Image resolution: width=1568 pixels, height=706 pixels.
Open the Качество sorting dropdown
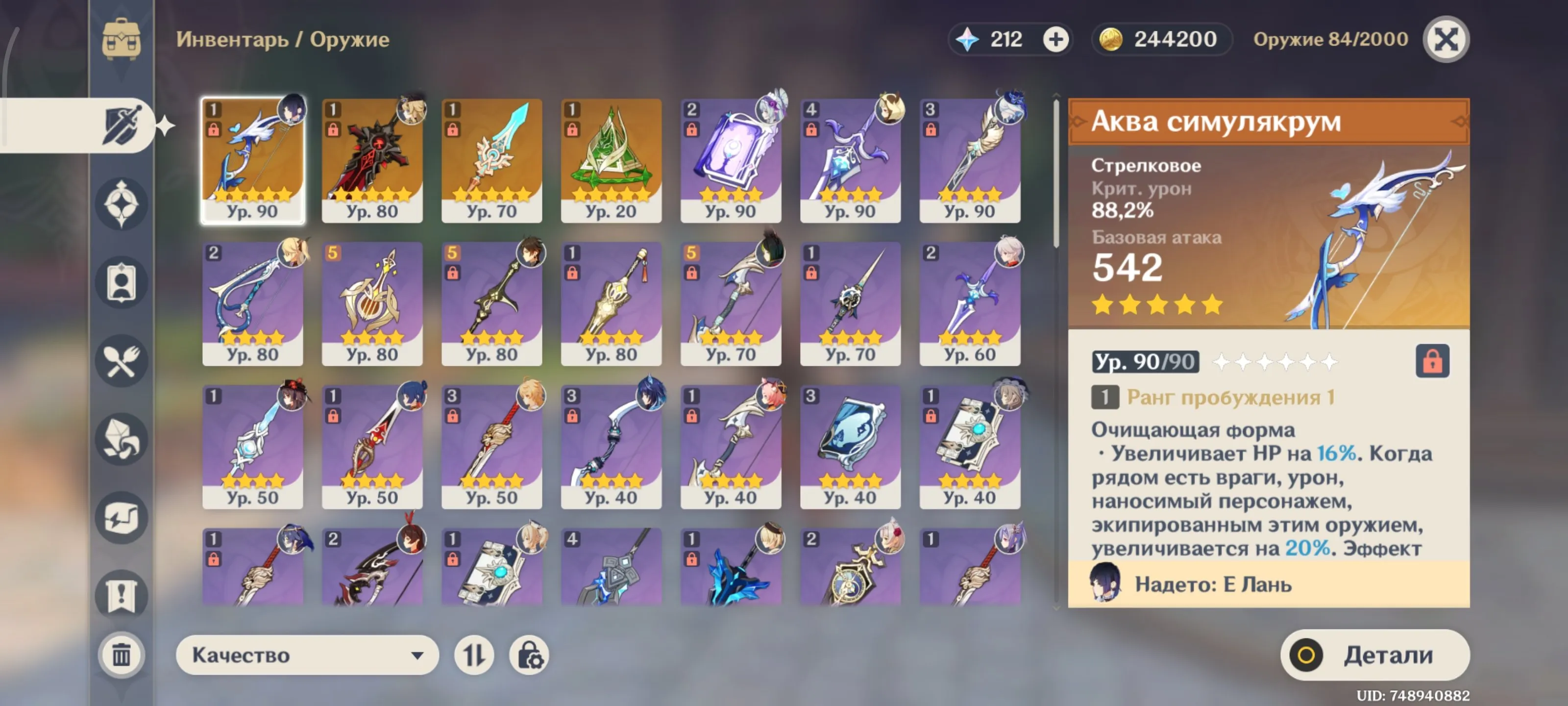click(306, 656)
